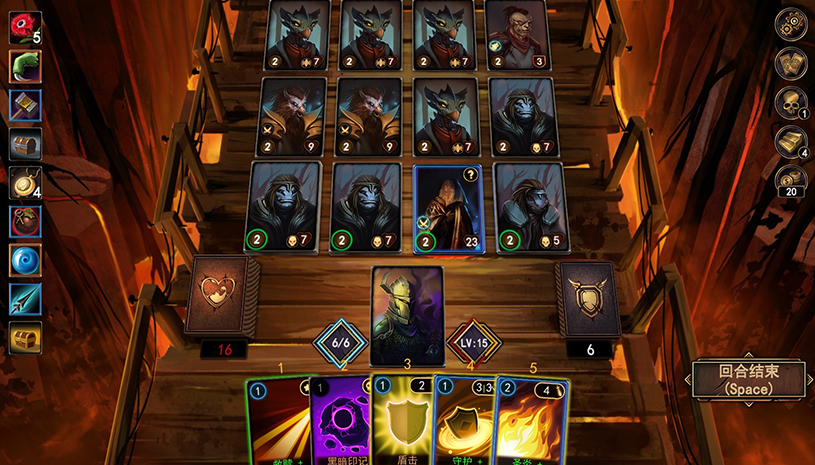Target the hooded enemy card with 23 health
815x465 pixels.
447,207
